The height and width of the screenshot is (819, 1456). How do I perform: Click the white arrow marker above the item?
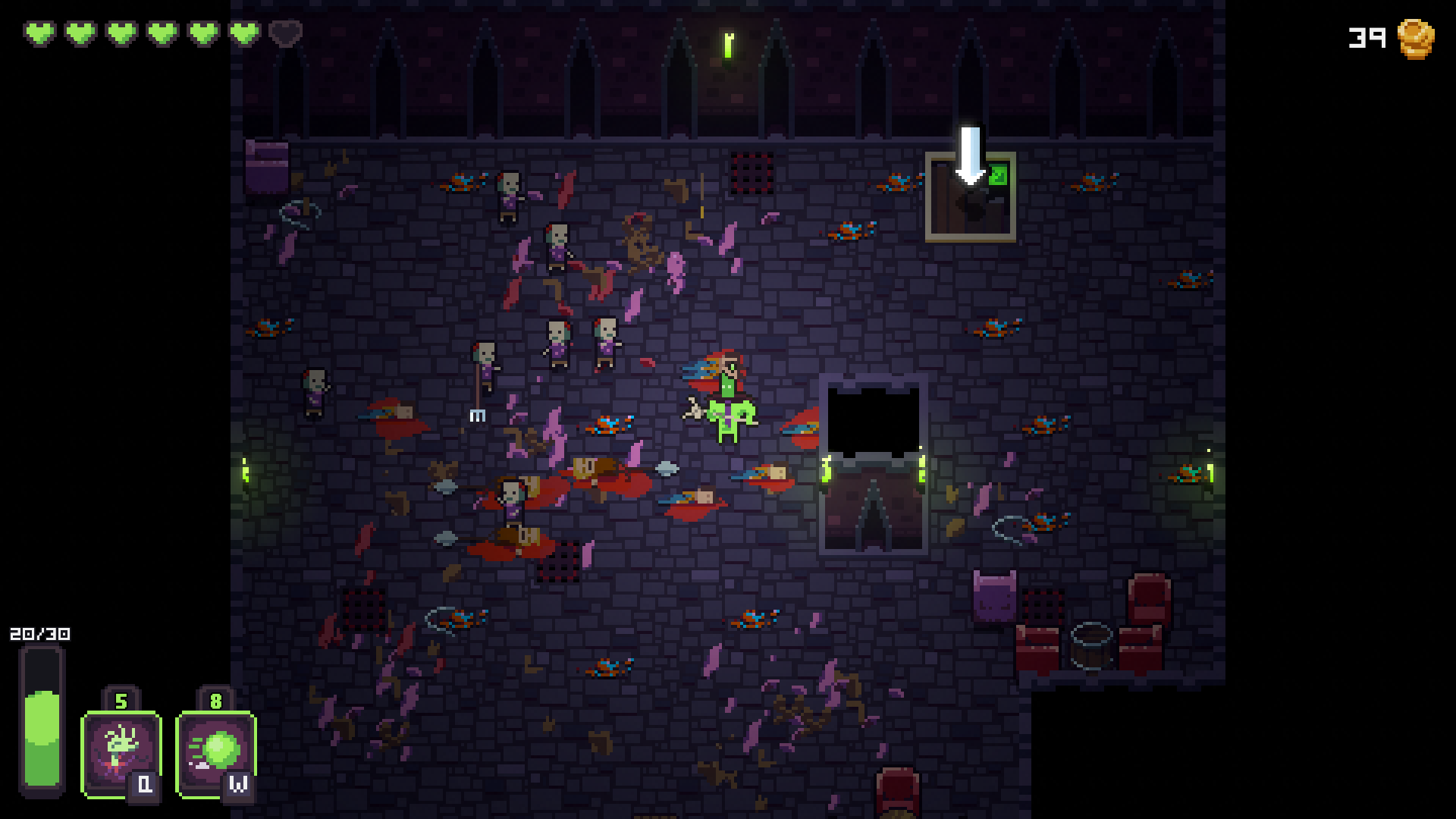969,152
